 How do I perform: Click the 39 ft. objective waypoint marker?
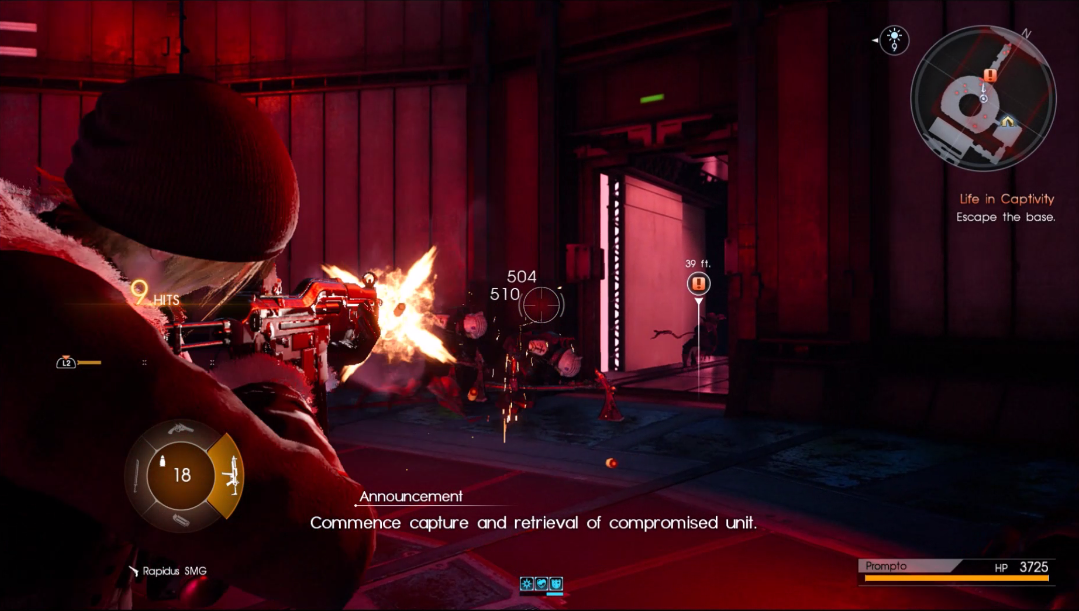698,284
